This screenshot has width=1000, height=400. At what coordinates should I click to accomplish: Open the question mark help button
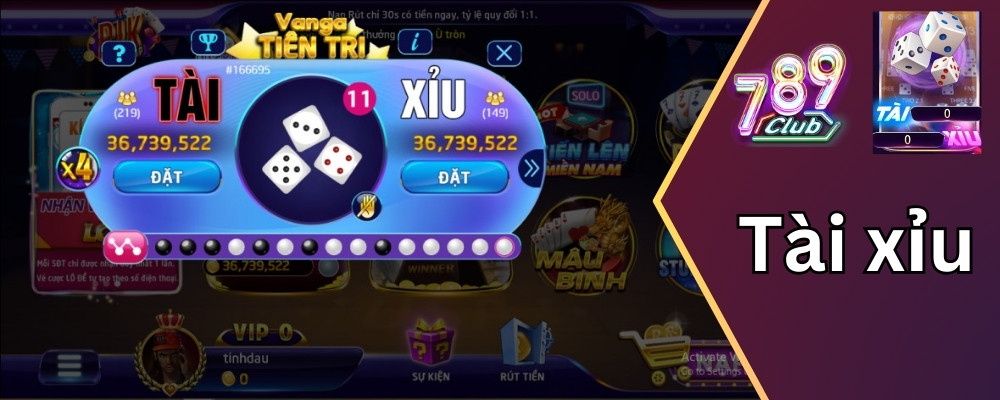point(119,54)
